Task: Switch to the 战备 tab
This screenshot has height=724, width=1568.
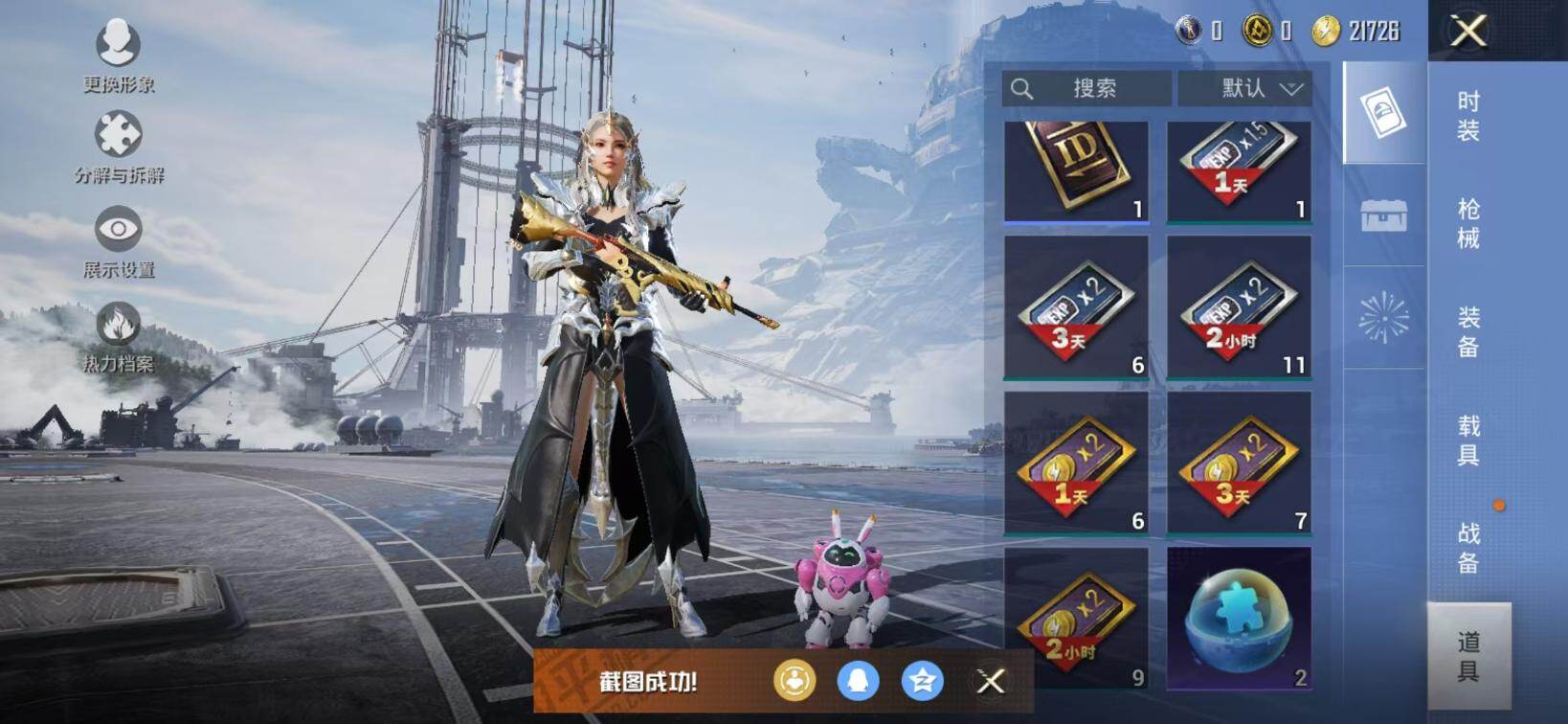Action: coord(1468,547)
